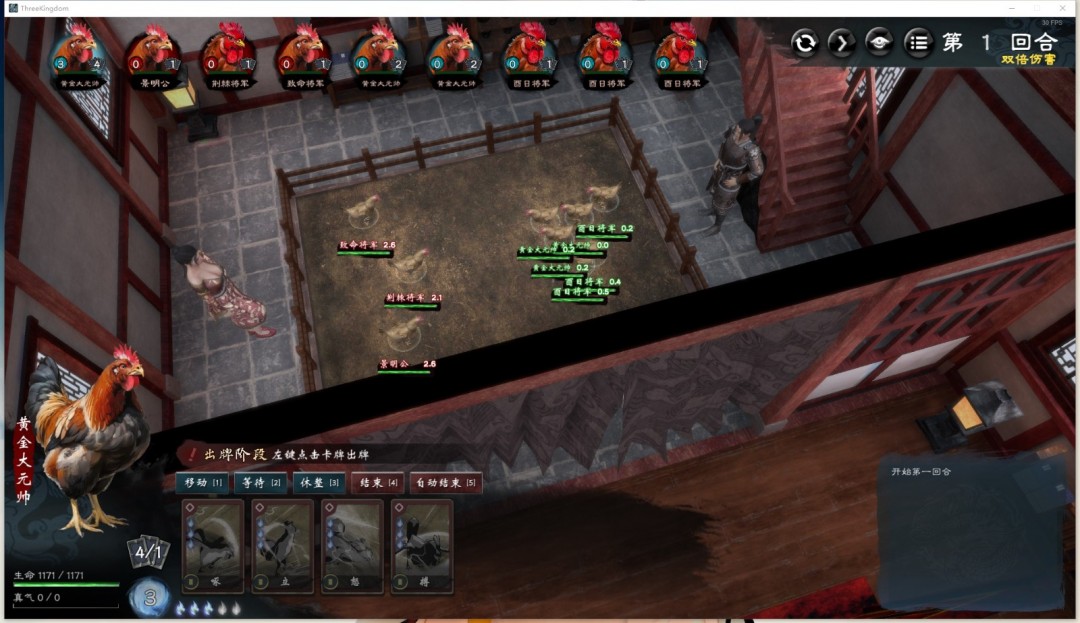Viewport: 1080px width, 623px height.
Task: Toggle the eye view icon
Action: point(879,42)
